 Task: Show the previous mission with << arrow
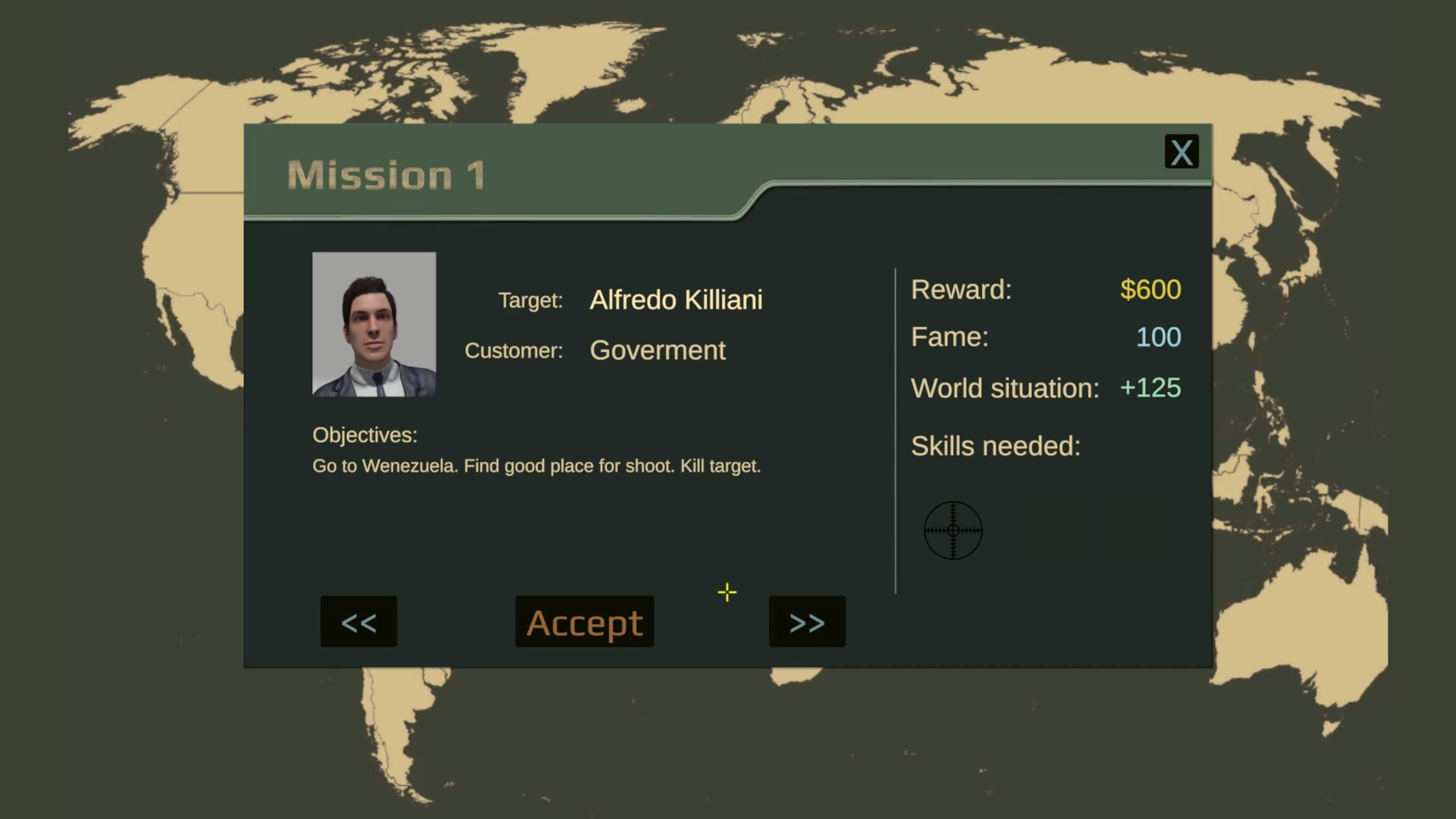pyautogui.click(x=358, y=622)
